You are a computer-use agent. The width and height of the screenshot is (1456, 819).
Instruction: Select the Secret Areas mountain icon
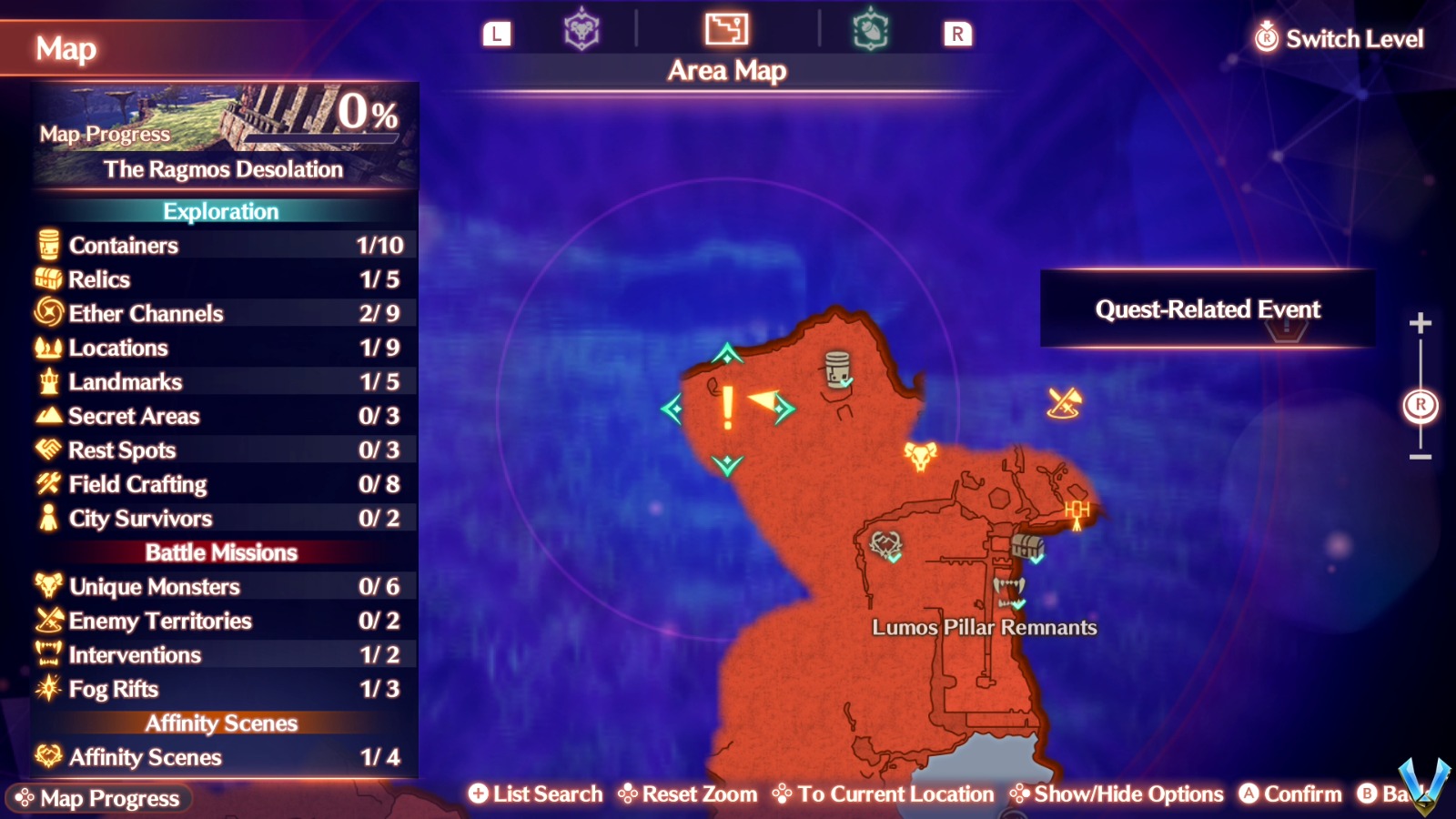[x=47, y=416]
